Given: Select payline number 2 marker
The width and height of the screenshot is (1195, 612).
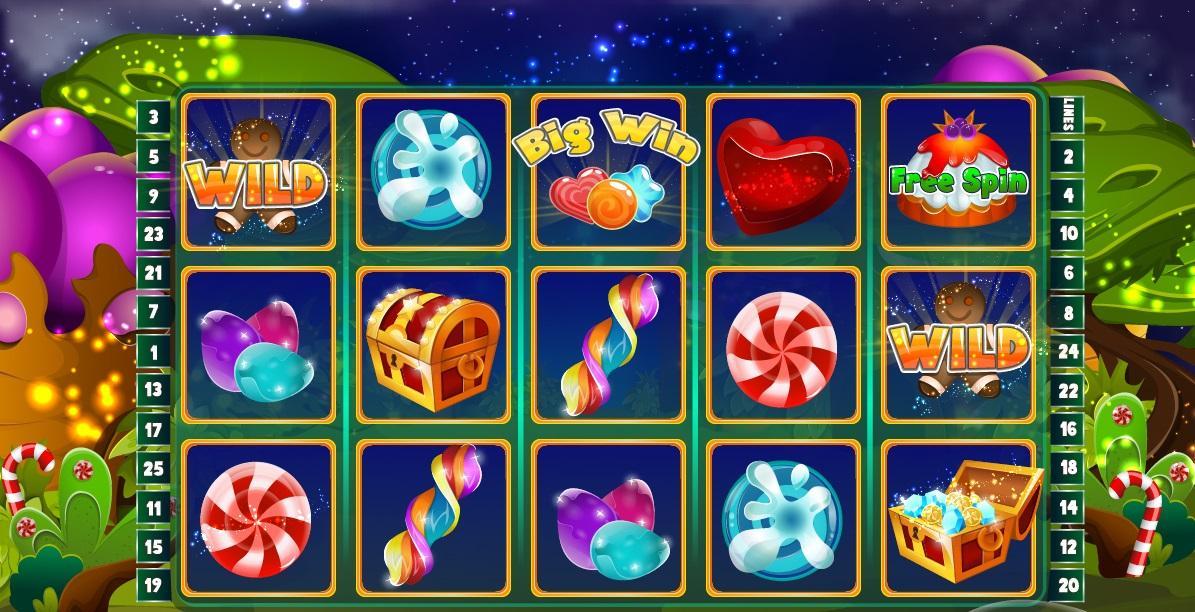Looking at the screenshot, I should point(1068,156).
